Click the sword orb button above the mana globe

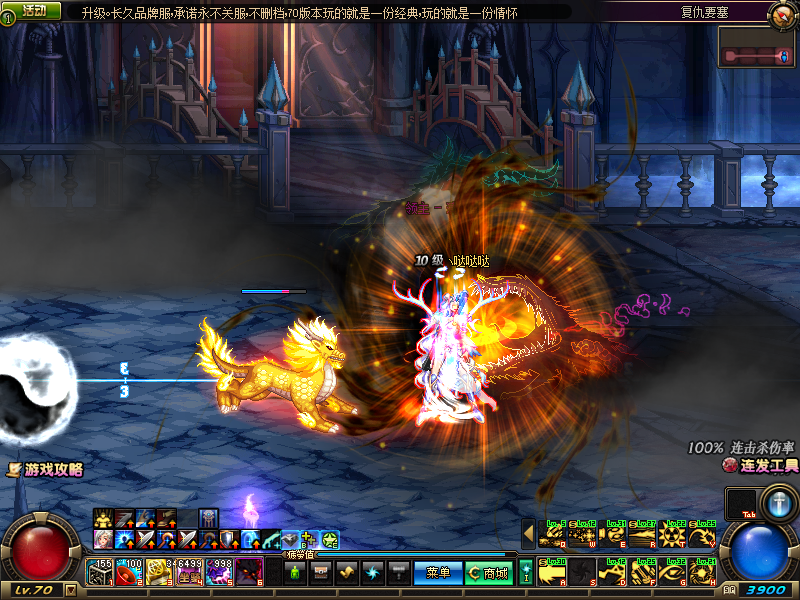(x=778, y=503)
